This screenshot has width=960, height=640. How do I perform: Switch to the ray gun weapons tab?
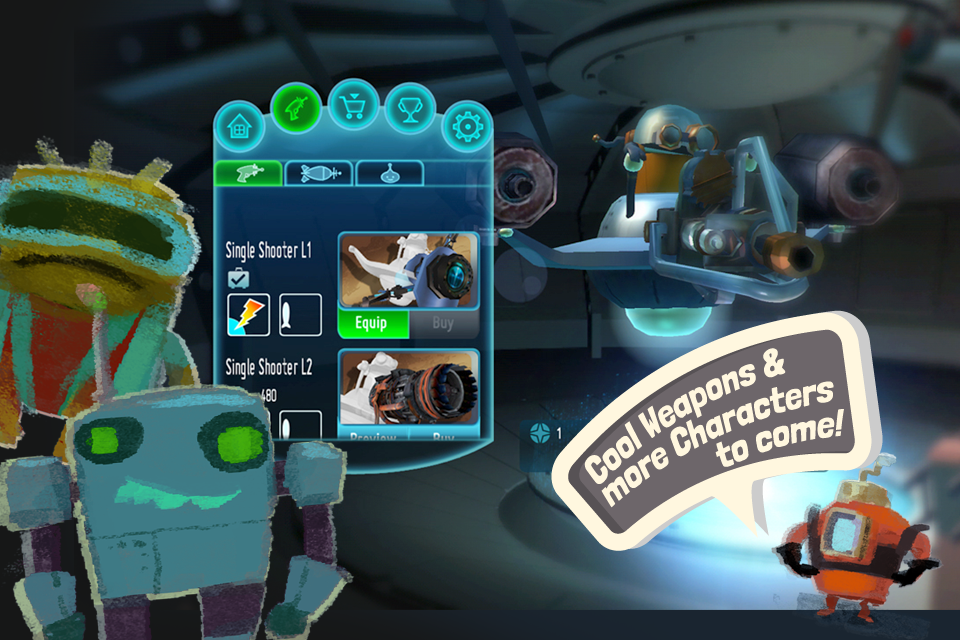(x=246, y=173)
